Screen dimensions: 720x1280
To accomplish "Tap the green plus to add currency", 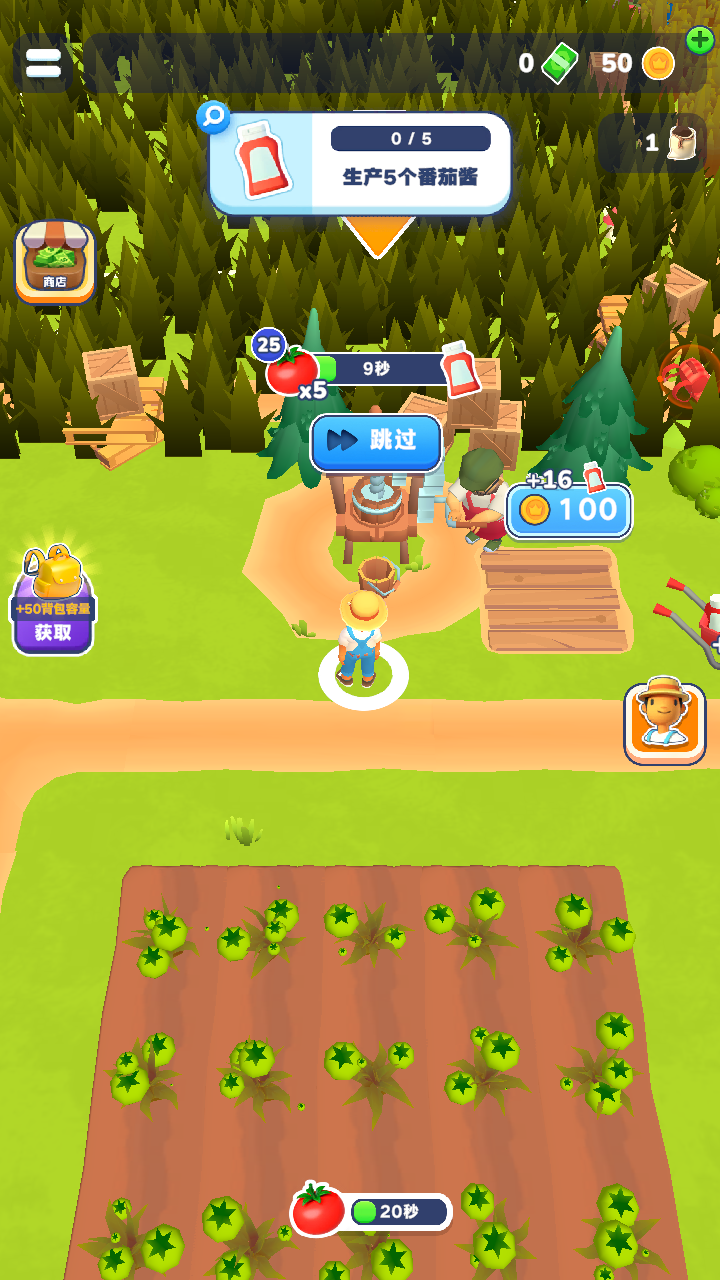I will coord(700,41).
